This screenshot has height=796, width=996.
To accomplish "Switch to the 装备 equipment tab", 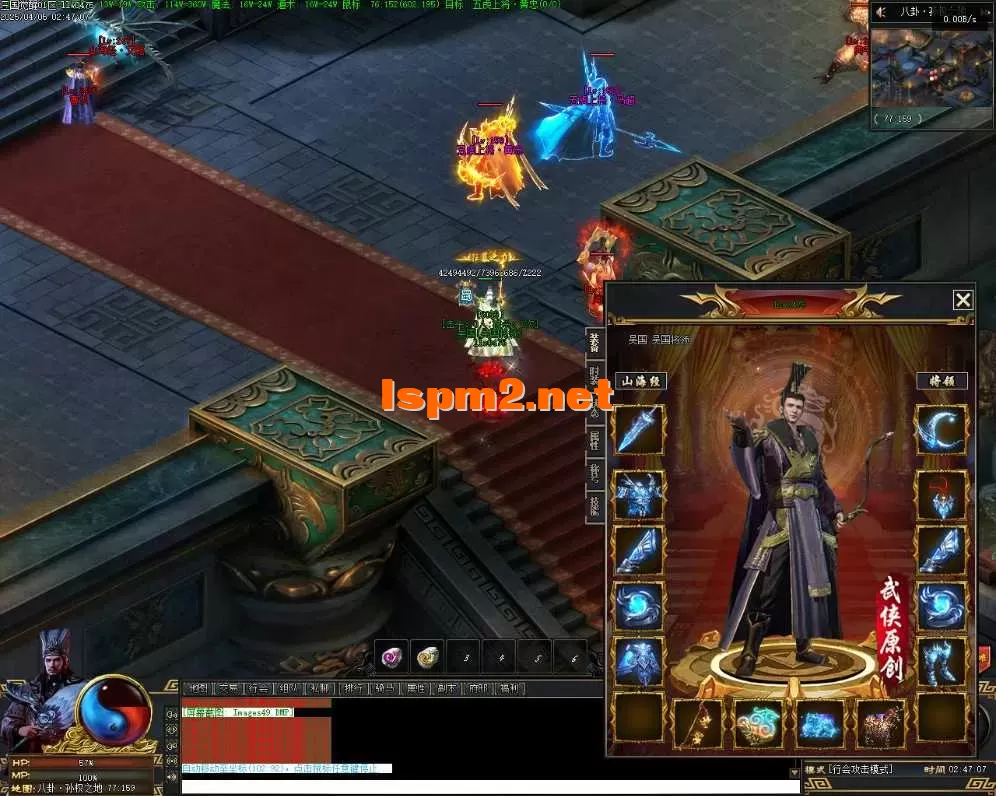I will tap(594, 343).
